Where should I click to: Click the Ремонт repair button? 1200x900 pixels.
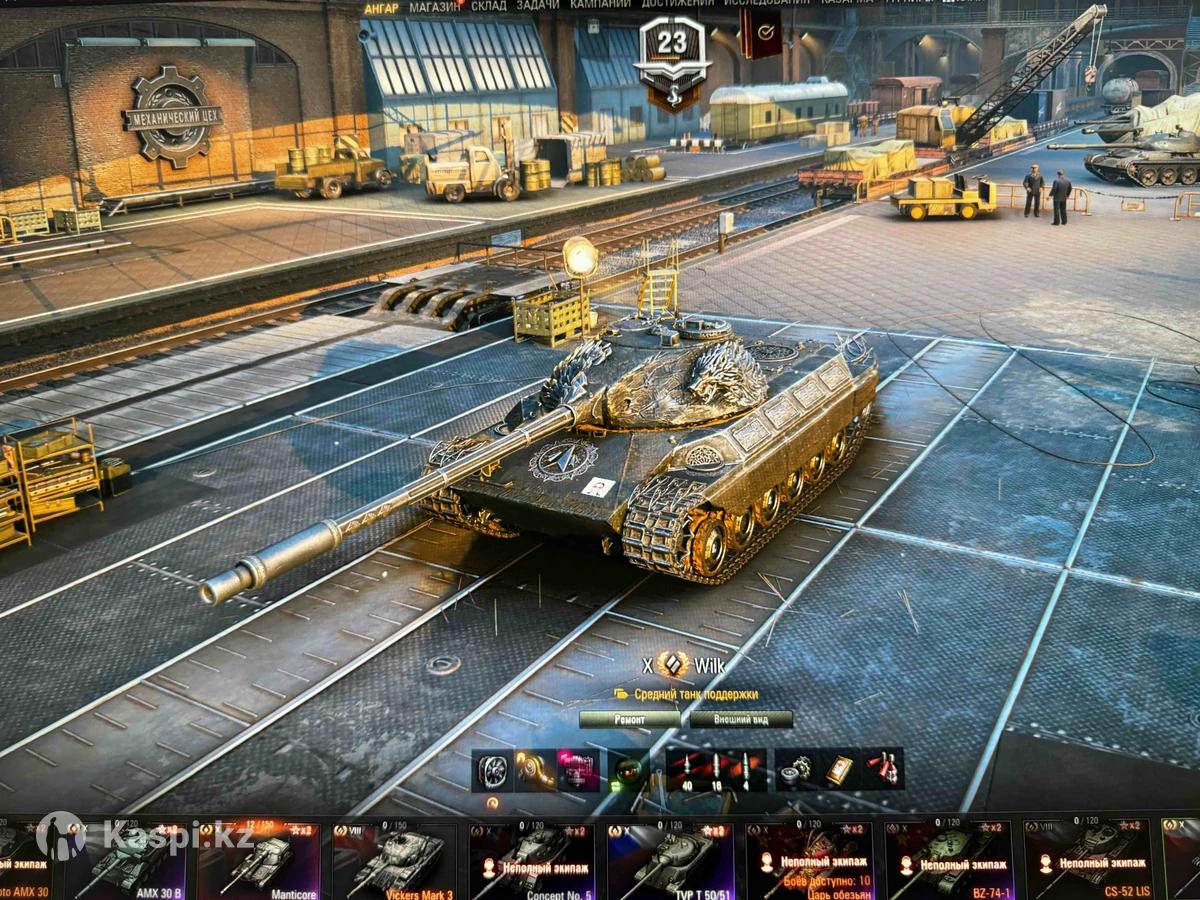[x=630, y=719]
